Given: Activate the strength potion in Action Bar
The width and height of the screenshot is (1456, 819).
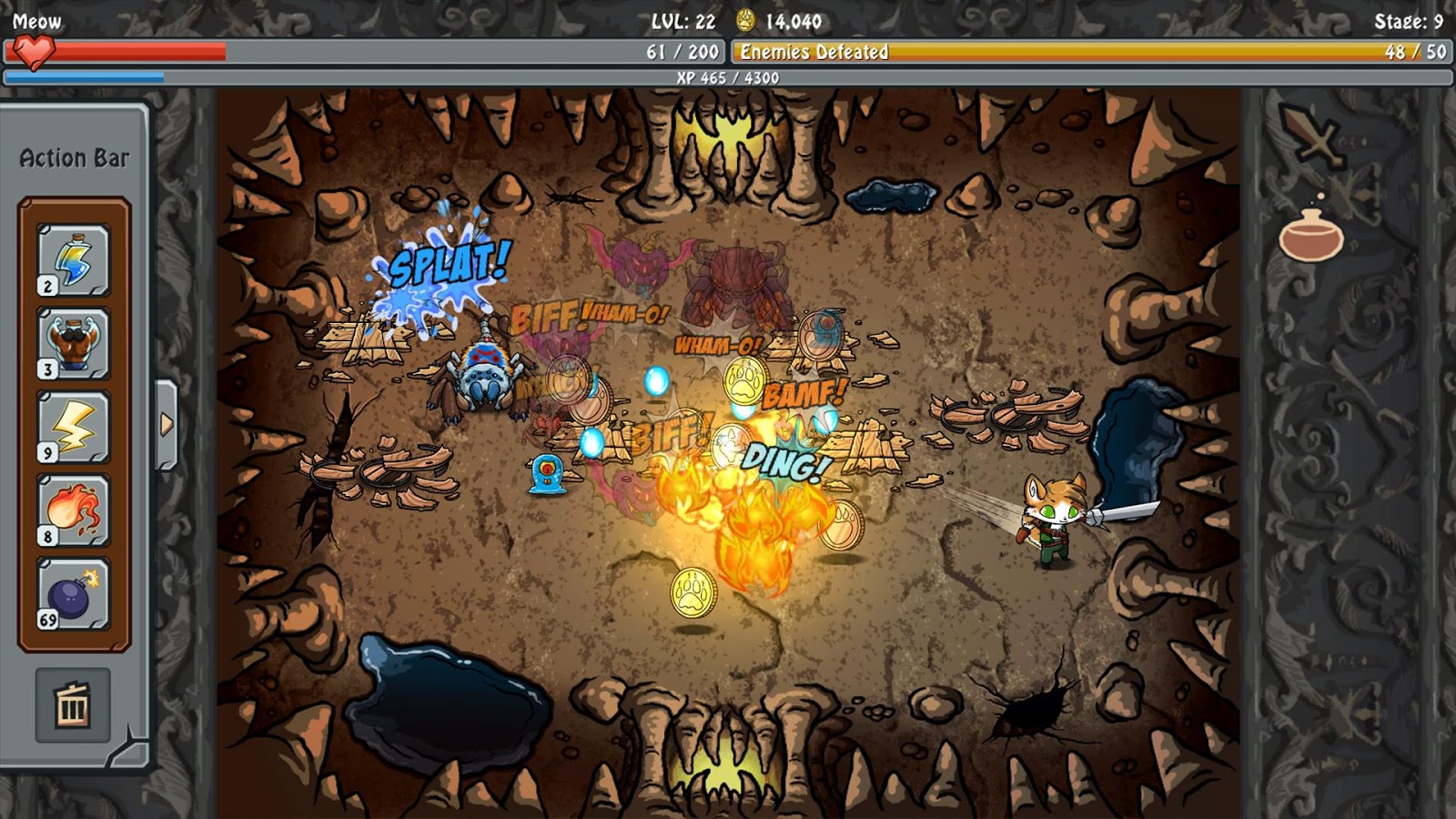Looking at the screenshot, I should click(x=71, y=344).
